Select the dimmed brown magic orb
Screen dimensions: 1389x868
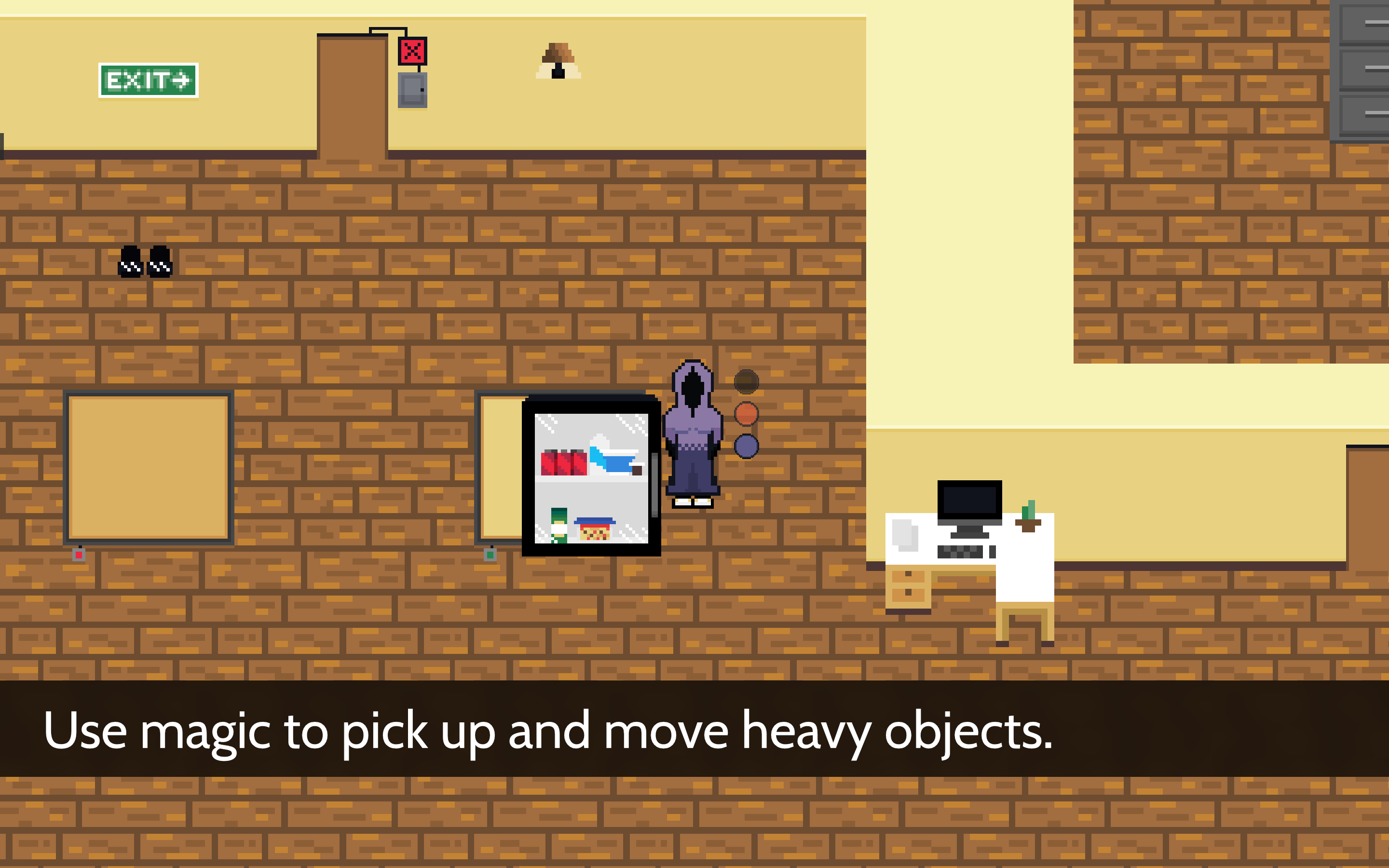point(746,382)
